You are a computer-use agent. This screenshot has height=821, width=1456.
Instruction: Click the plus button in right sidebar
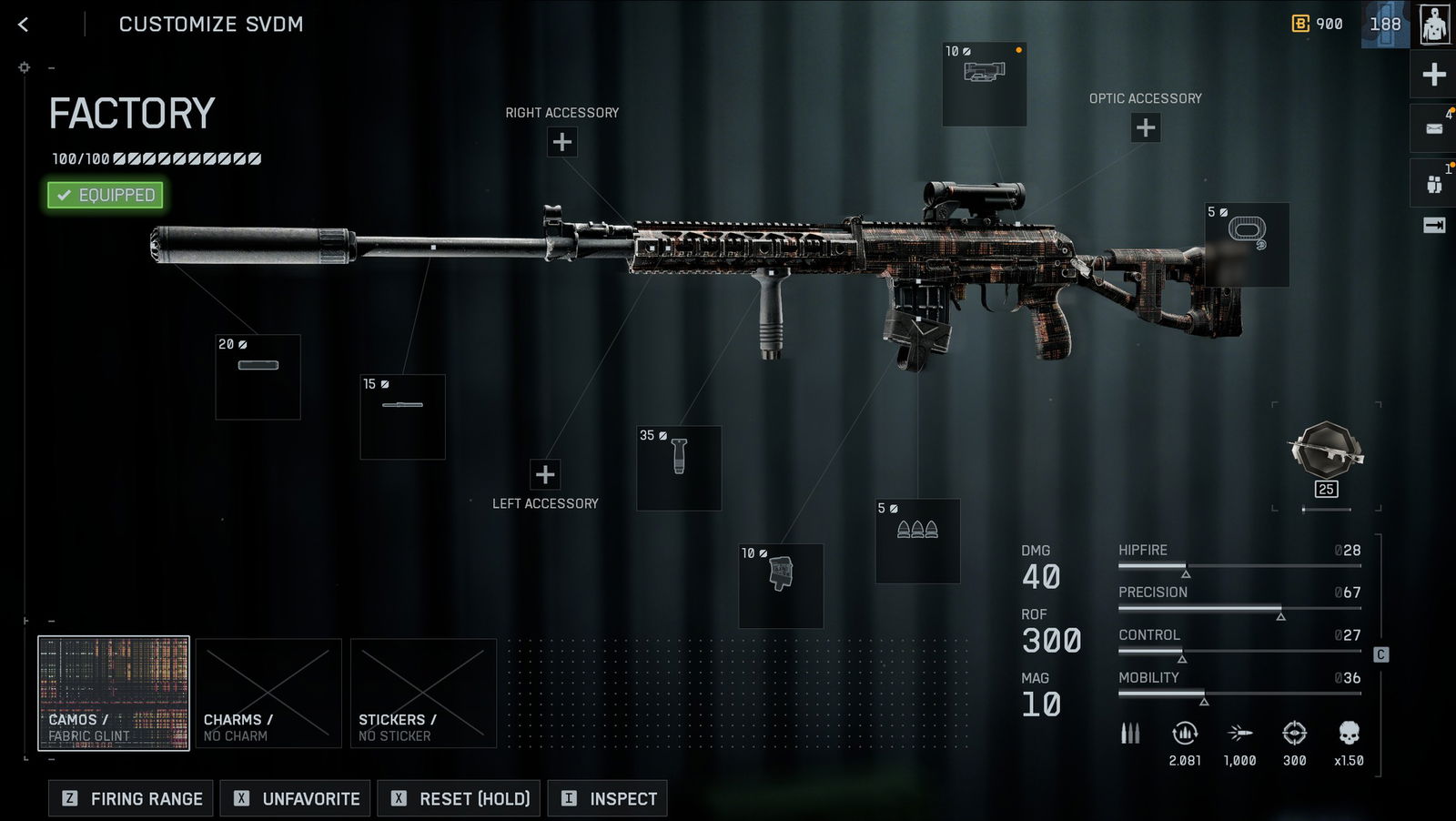click(x=1434, y=75)
